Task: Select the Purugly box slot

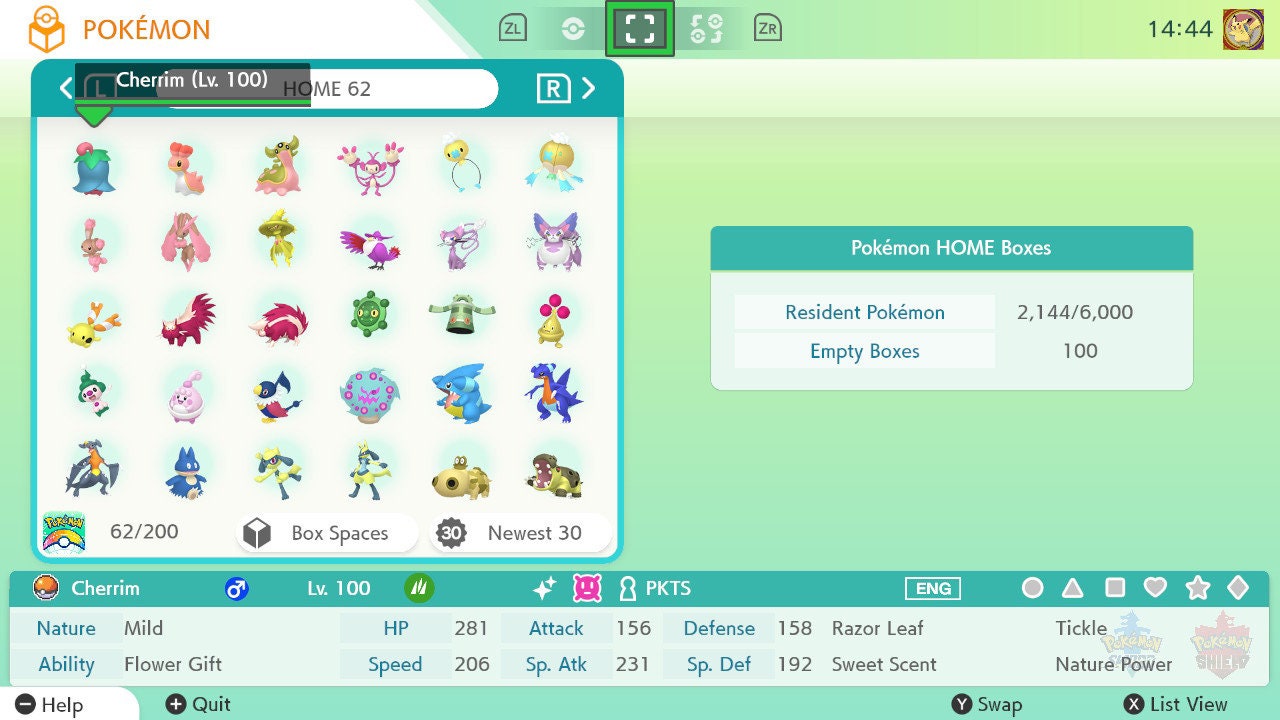Action: [x=551, y=242]
